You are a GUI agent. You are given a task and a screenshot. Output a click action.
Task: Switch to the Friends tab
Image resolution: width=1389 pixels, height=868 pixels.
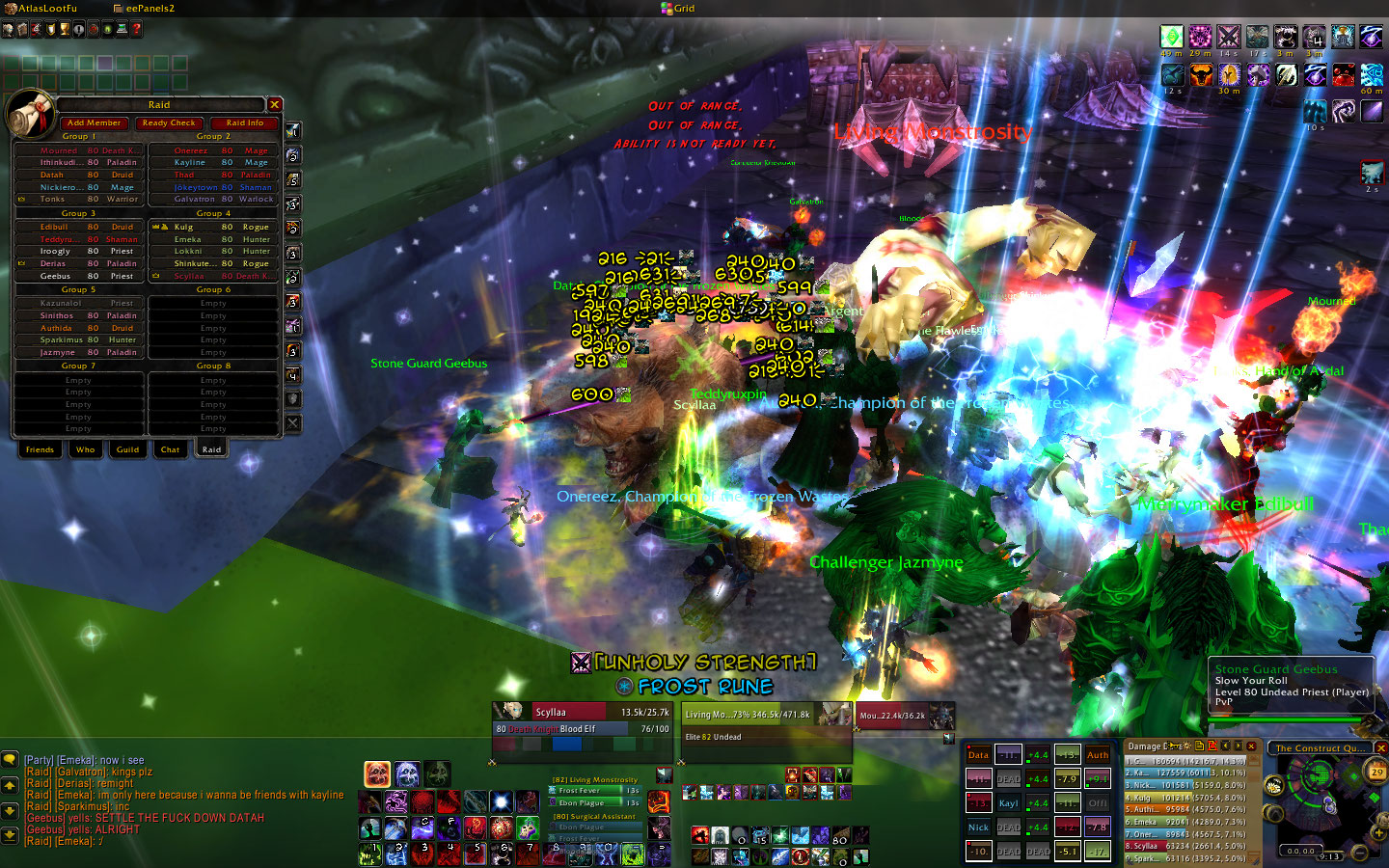(40, 449)
